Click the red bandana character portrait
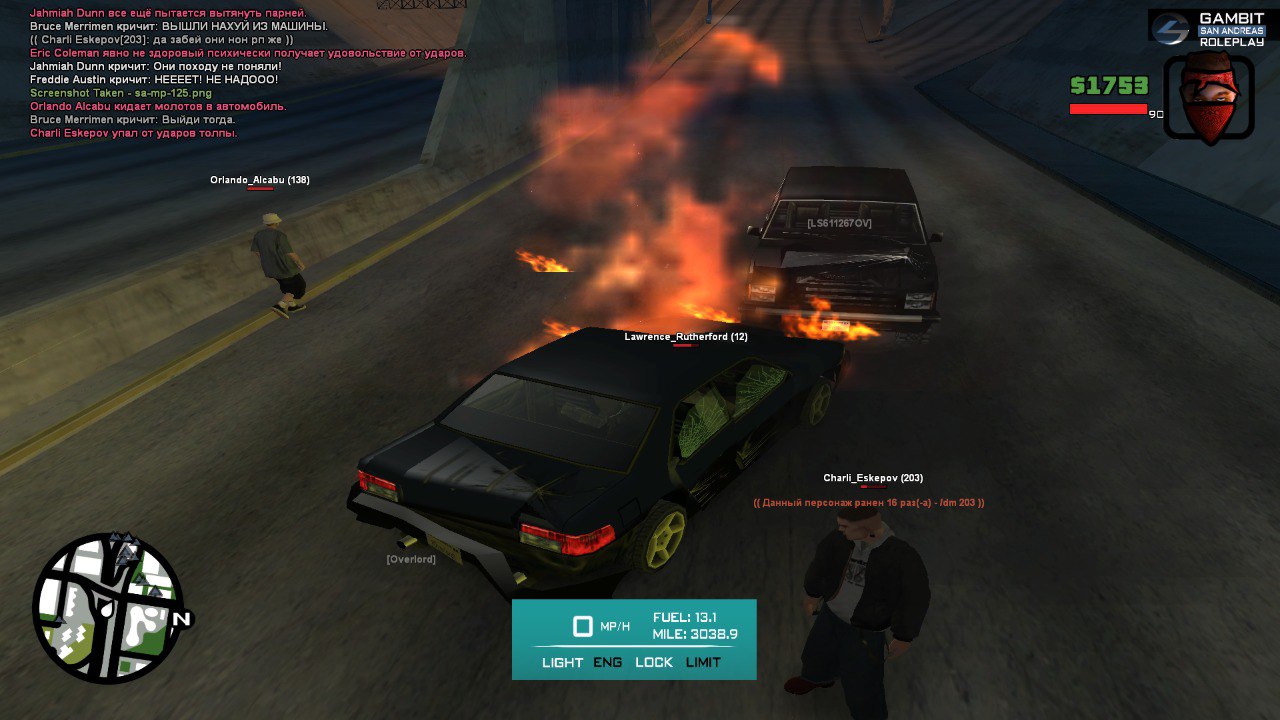The image size is (1280, 720). click(x=1209, y=98)
